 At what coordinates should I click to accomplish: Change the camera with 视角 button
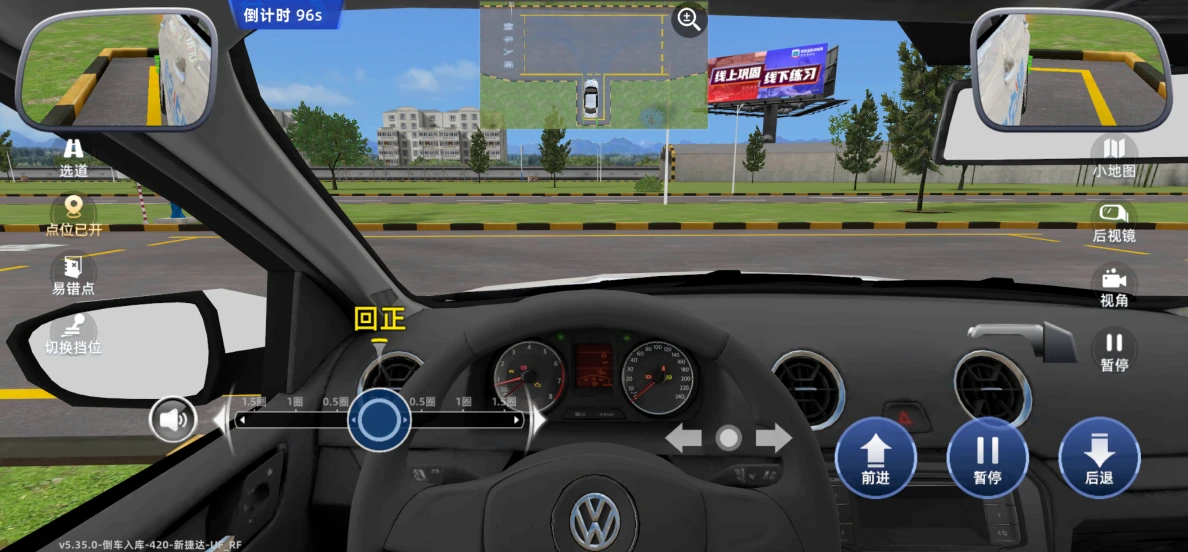click(x=1114, y=285)
